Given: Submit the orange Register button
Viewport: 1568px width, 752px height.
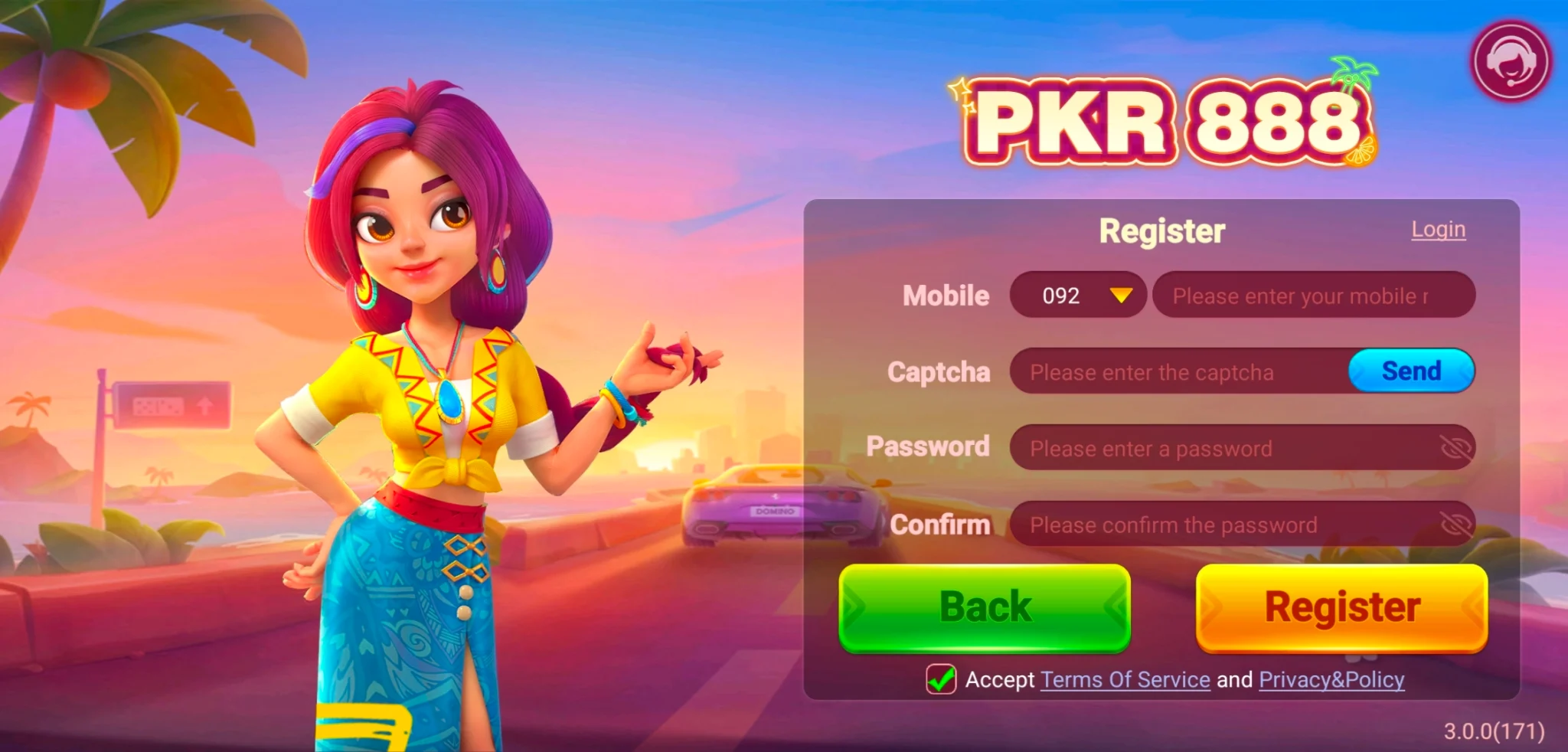Looking at the screenshot, I should (1341, 608).
